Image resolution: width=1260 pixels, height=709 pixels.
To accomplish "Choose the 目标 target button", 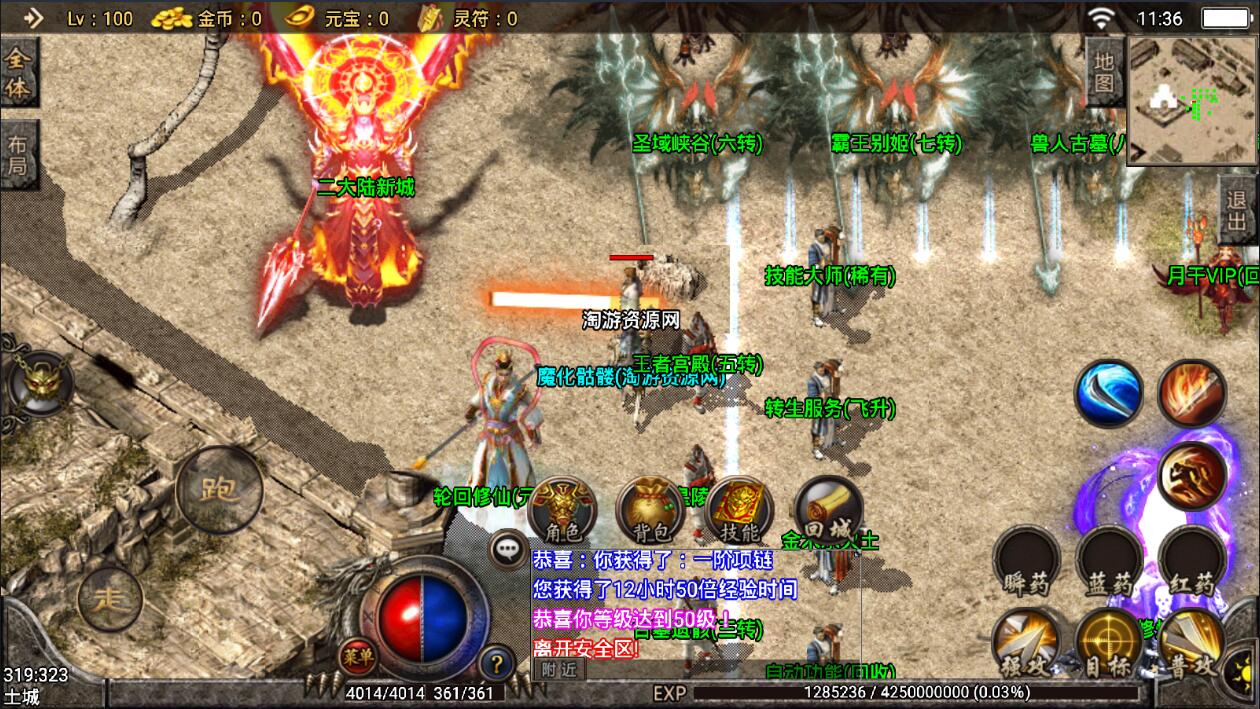I will coord(1109,642).
